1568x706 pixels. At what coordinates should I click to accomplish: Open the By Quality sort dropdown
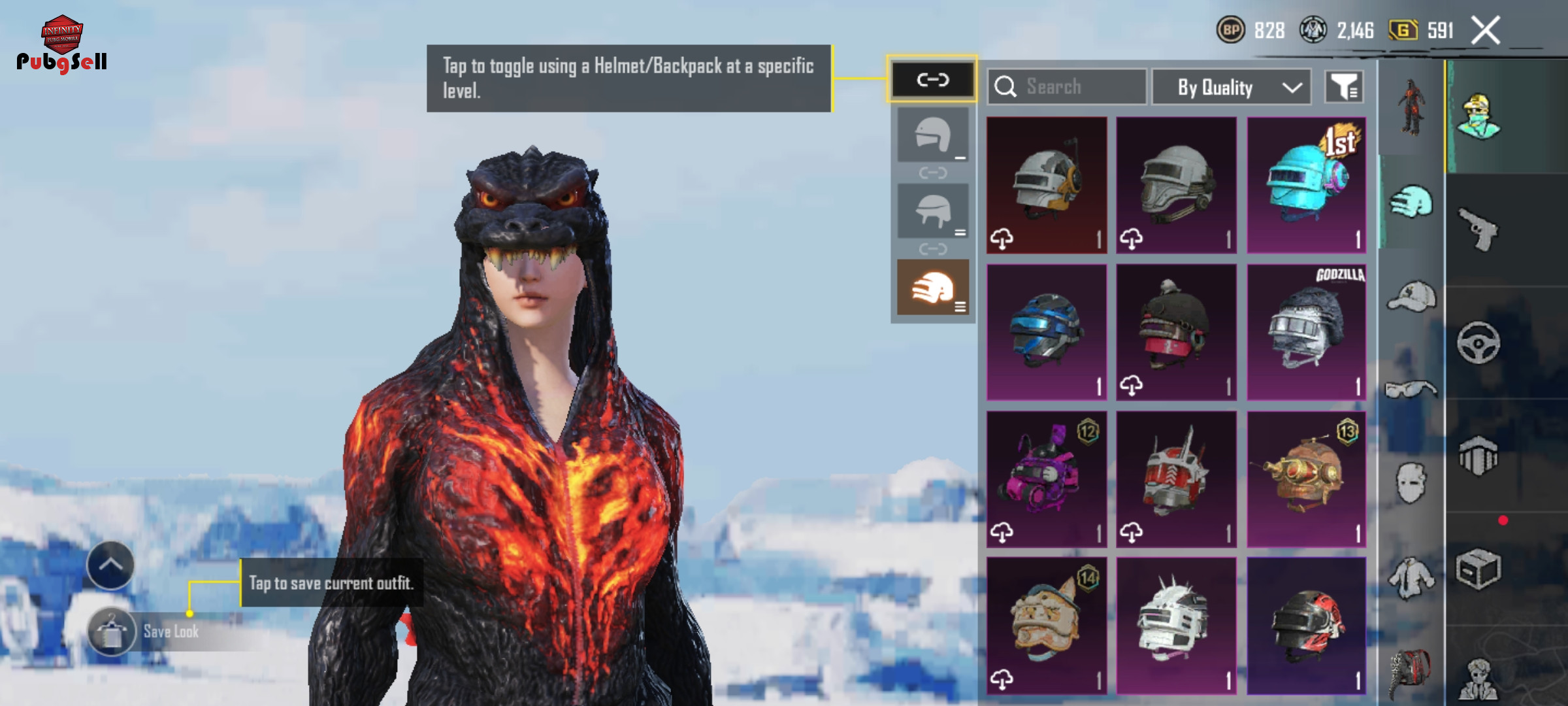point(1231,87)
